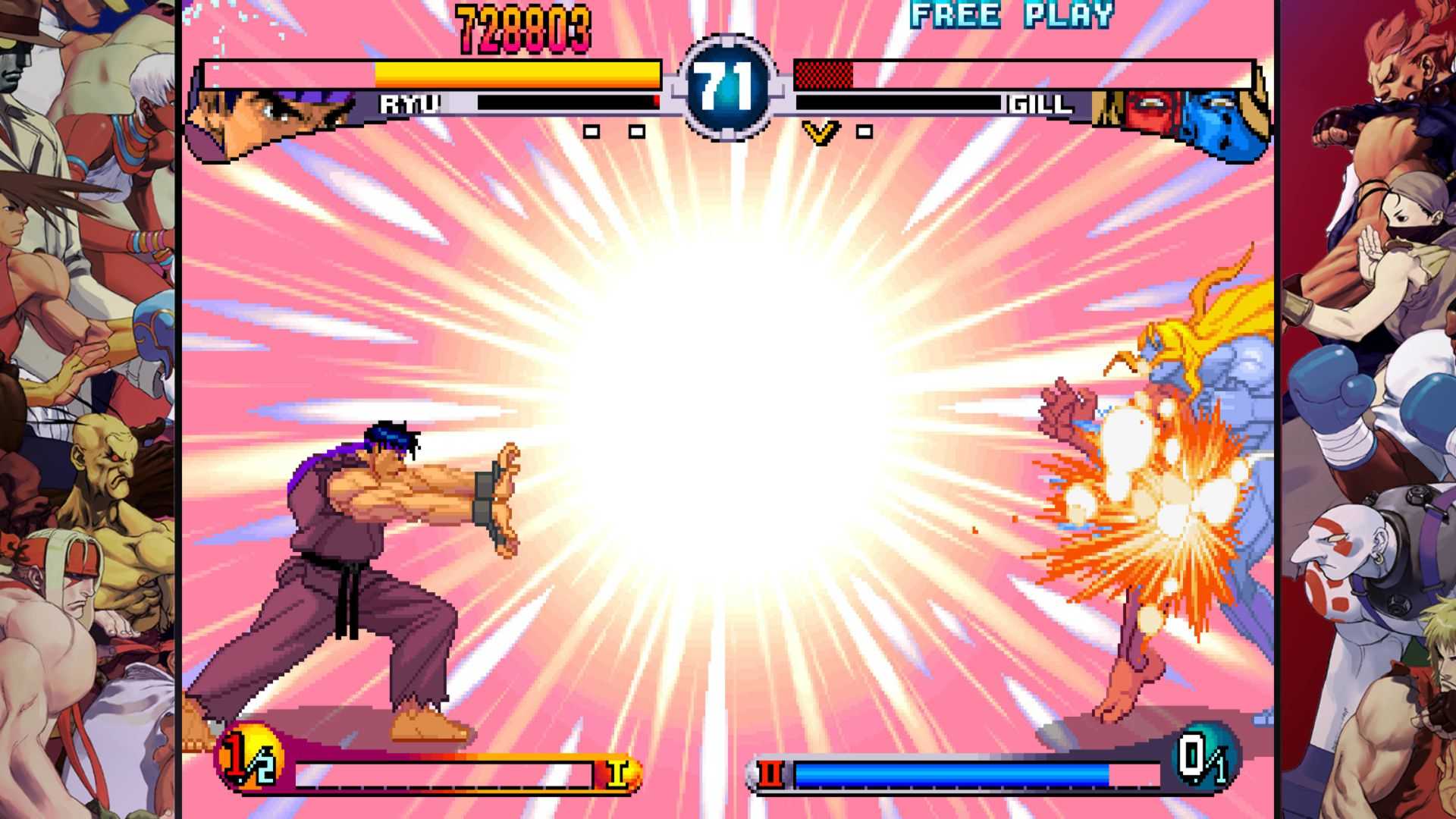Click Gill's yellow V round-win marker
Screen dimensions: 1456x819
coord(821,133)
